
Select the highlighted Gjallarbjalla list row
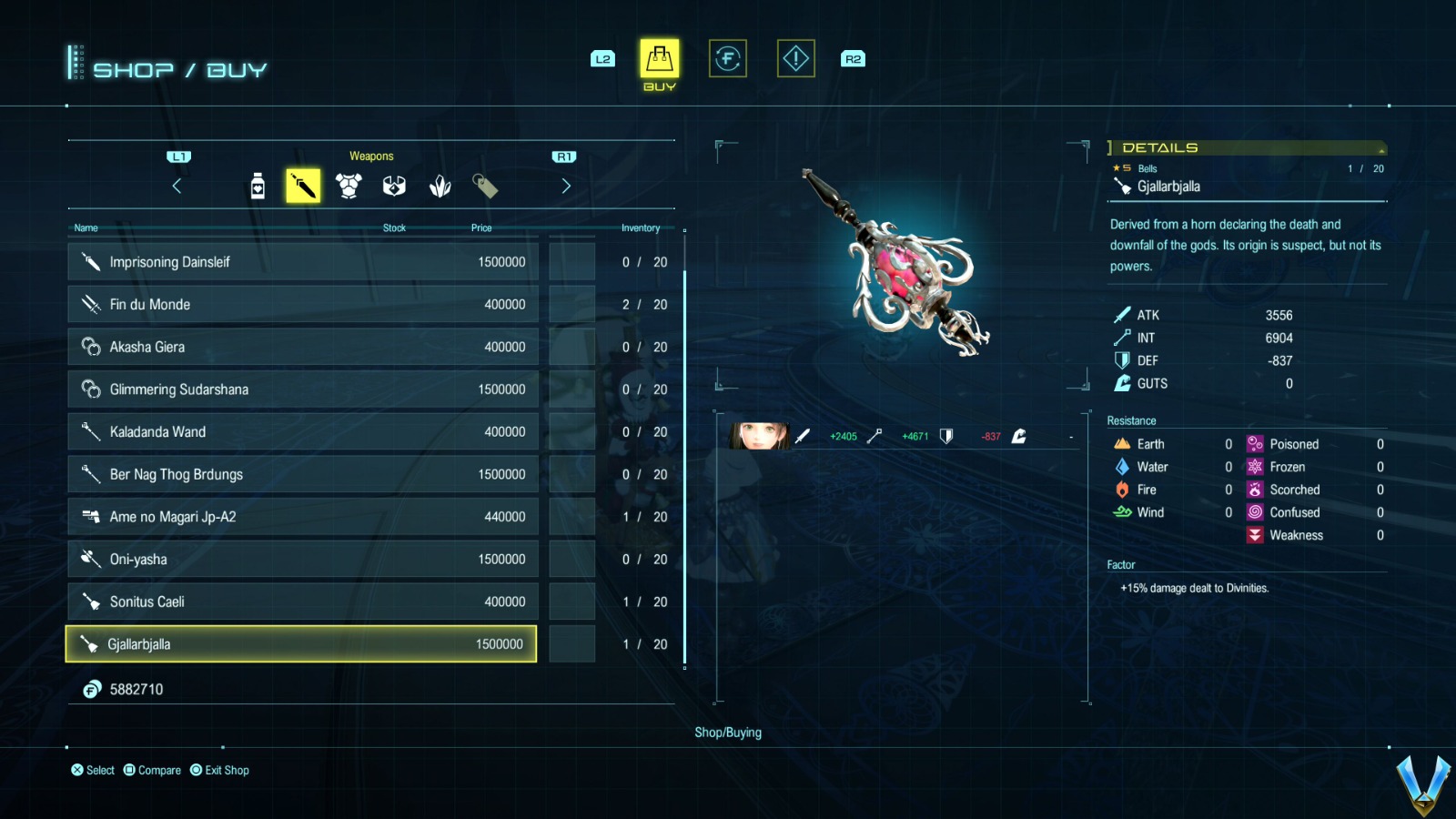pos(300,643)
